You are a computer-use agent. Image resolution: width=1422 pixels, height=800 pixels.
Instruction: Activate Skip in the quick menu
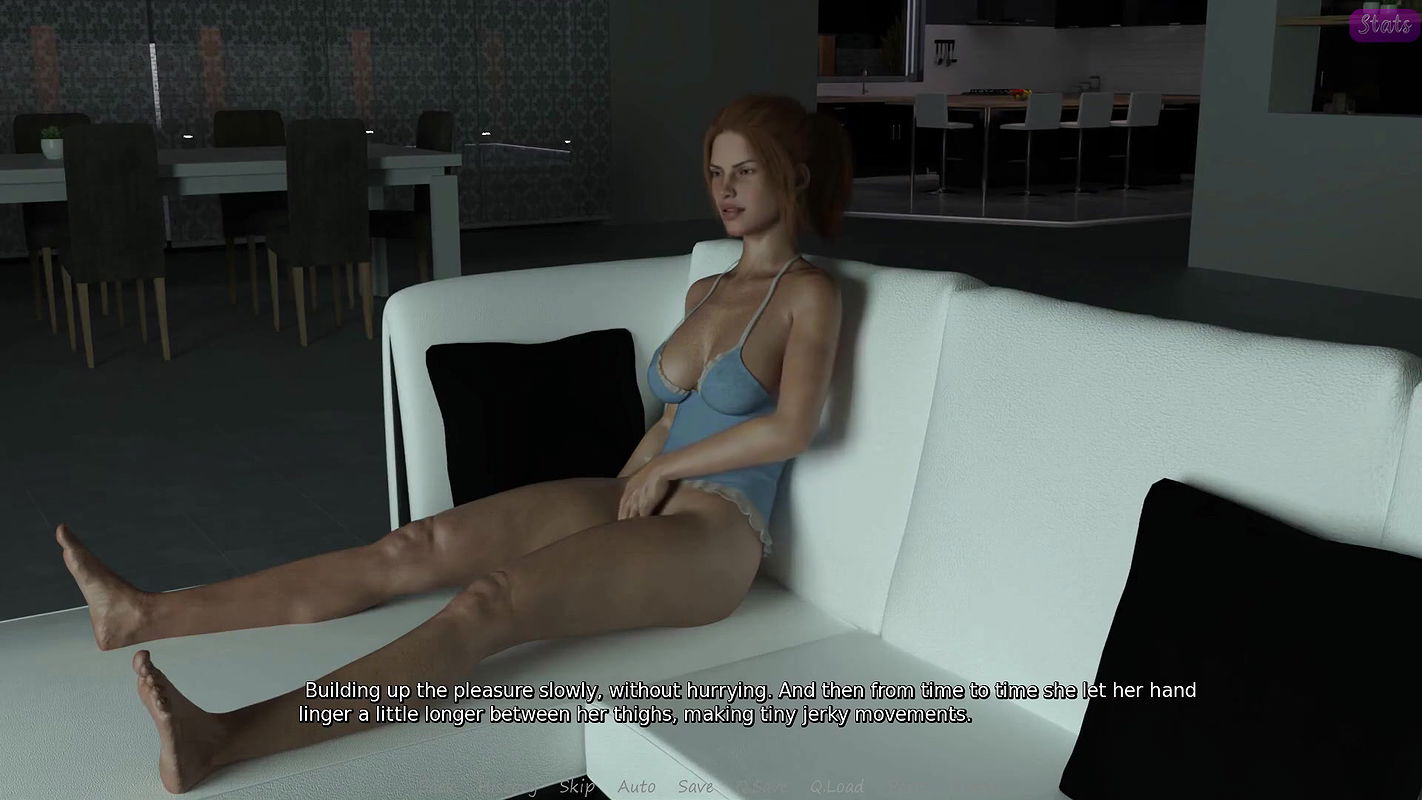[x=577, y=787]
